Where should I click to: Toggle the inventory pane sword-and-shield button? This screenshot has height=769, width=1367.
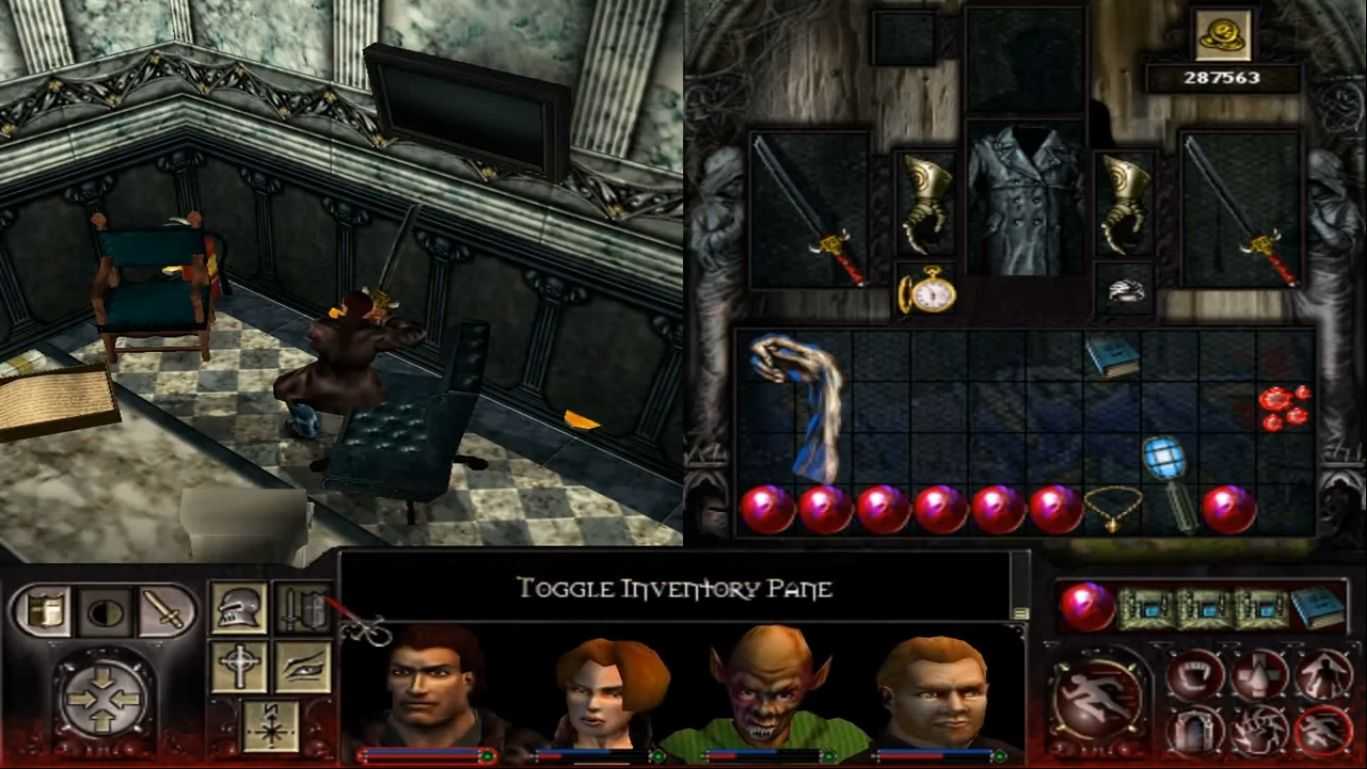click(302, 609)
